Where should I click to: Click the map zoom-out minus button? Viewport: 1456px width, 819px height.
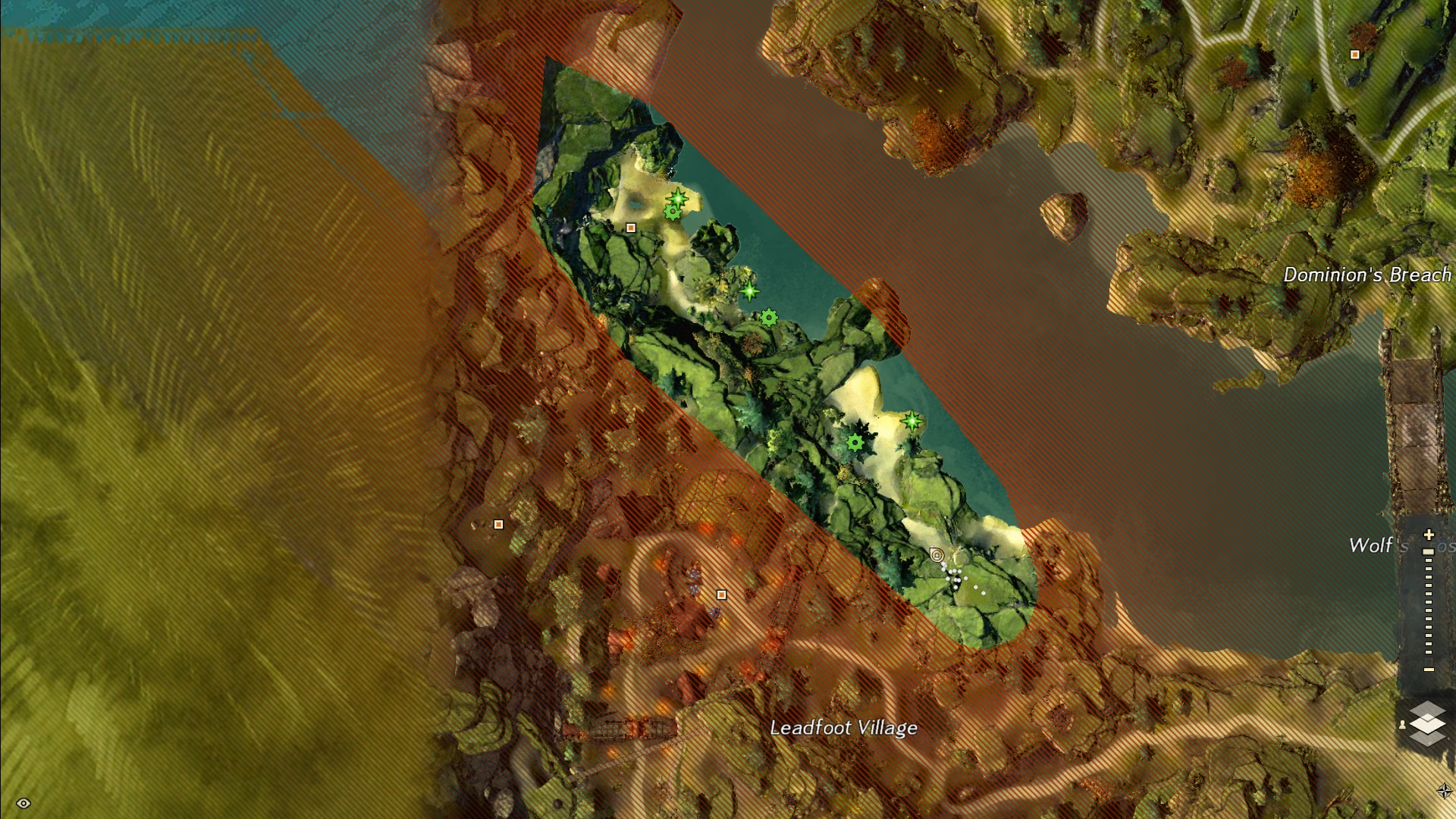tap(1429, 670)
